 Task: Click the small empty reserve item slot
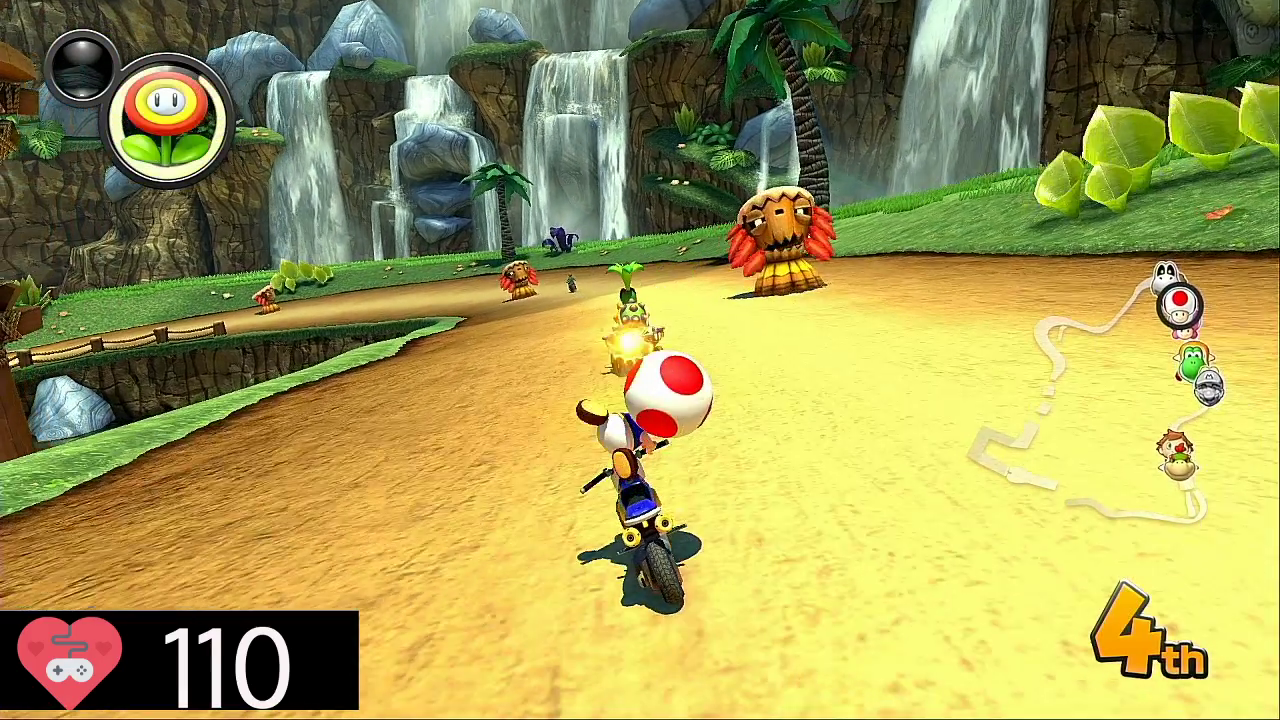[80, 66]
